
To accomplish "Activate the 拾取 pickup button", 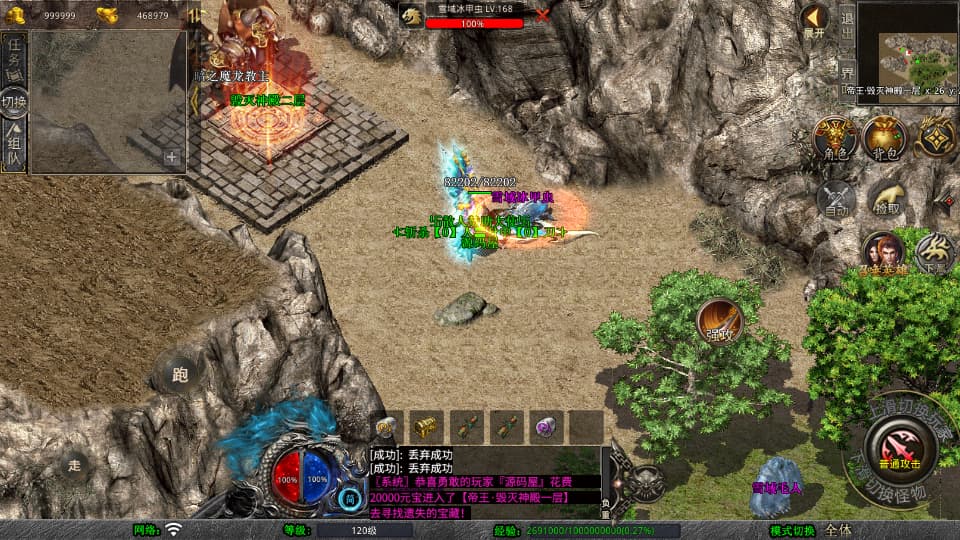I will [886, 199].
